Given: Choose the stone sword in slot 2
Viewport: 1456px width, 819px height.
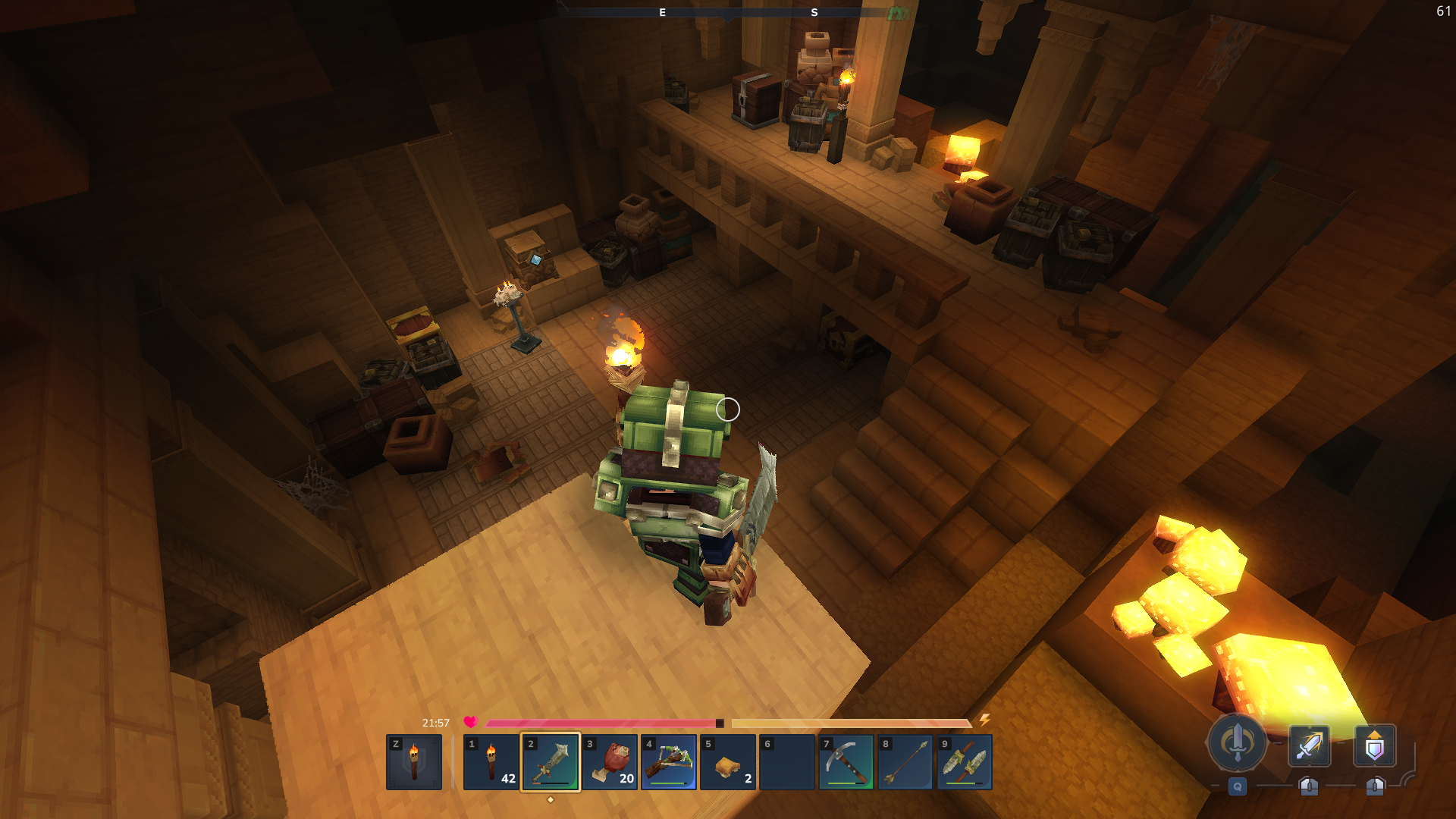Looking at the screenshot, I should pyautogui.click(x=551, y=762).
